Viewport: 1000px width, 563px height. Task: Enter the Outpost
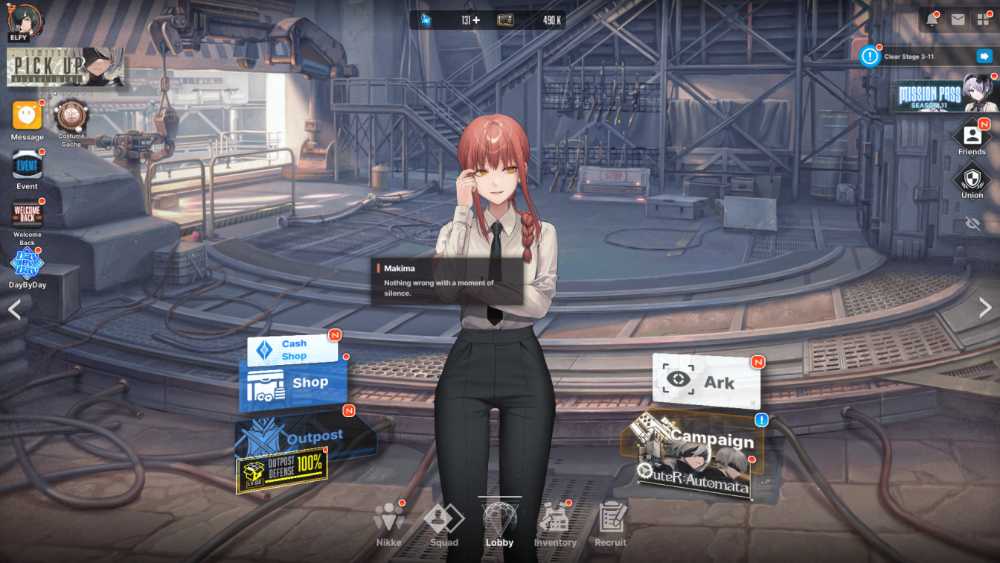[305, 437]
